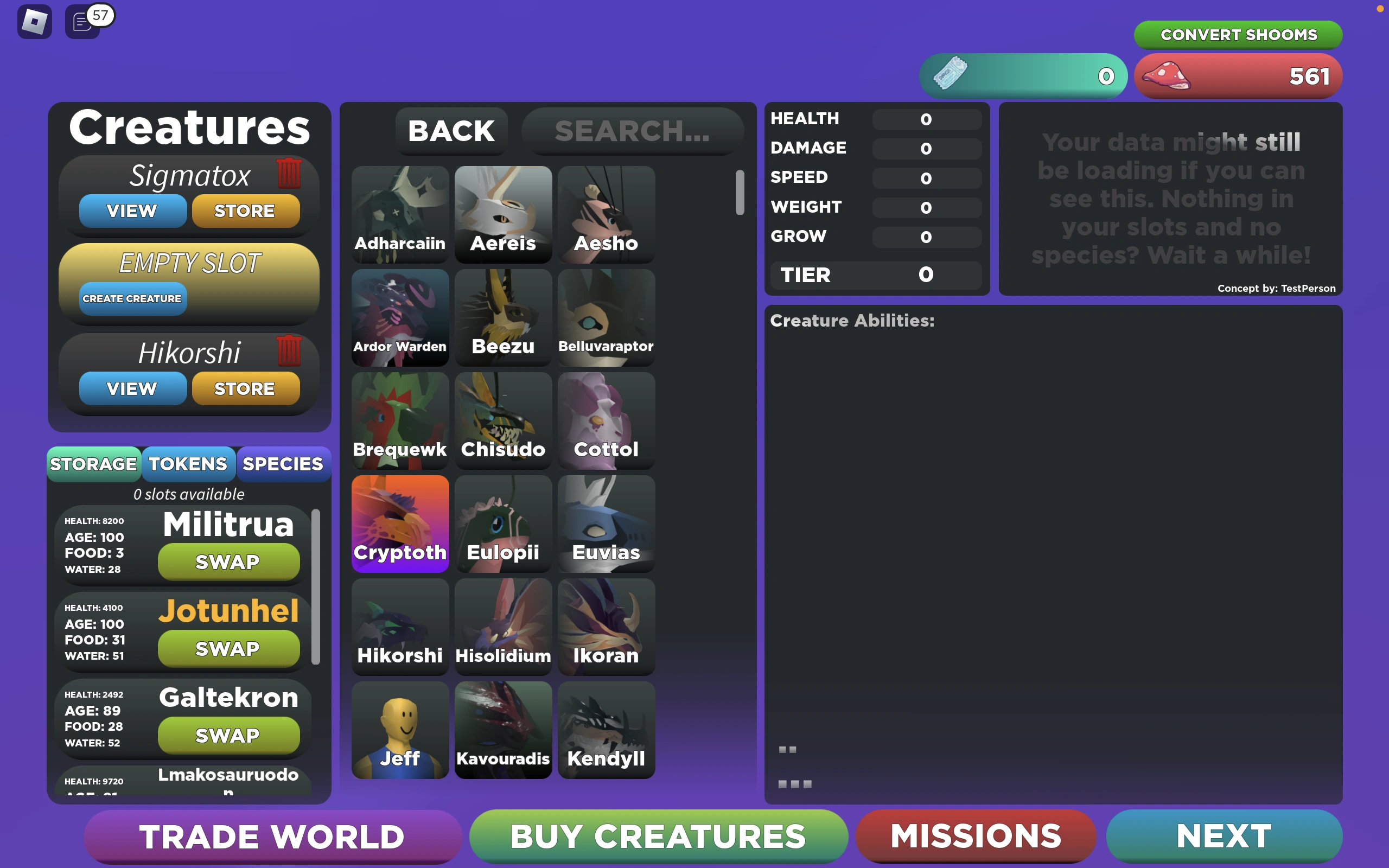Click the red mushroom shooms counter
The image size is (1389, 868).
click(1237, 76)
